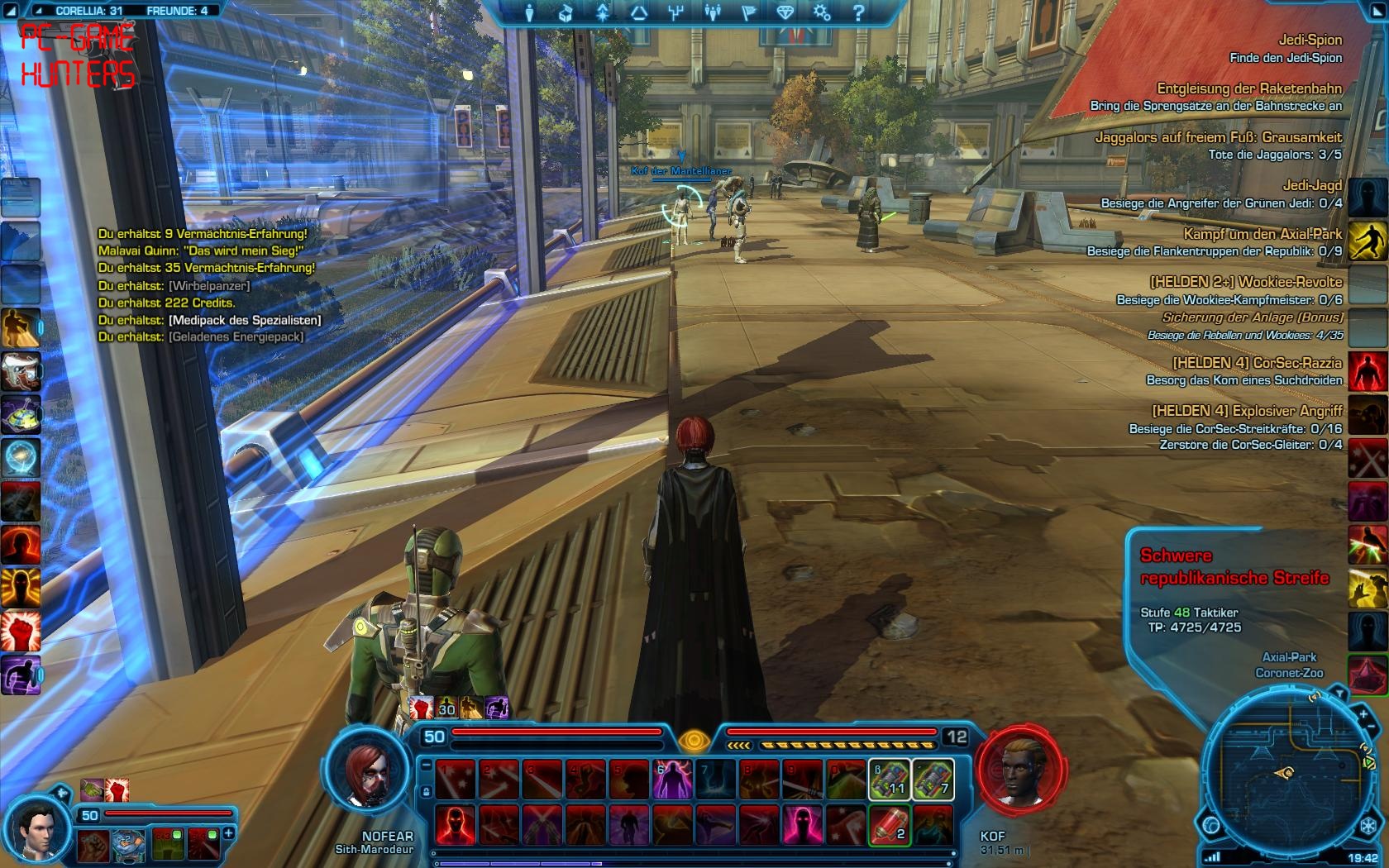1389x868 pixels.
Task: Open the social group icon menu
Action: 712,12
